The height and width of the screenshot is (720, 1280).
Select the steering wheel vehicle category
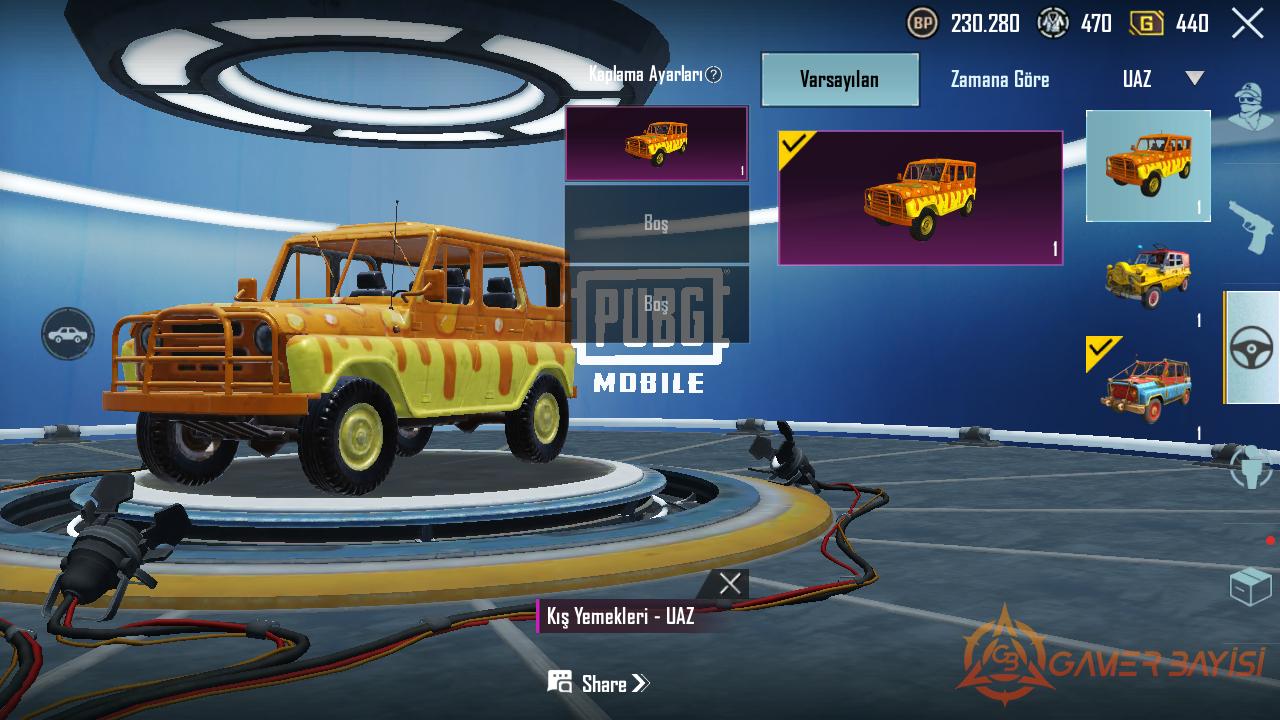coord(1252,348)
